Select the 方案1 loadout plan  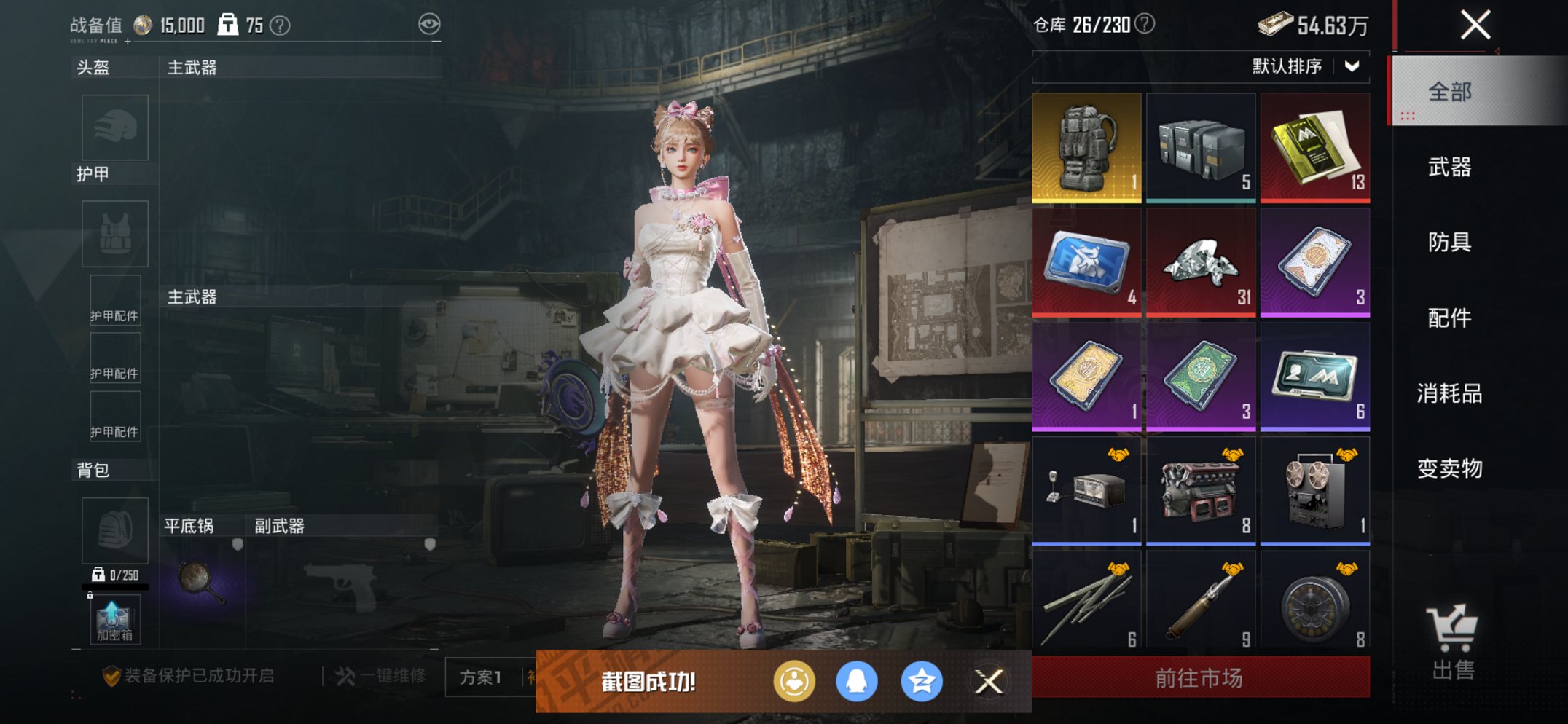[481, 677]
